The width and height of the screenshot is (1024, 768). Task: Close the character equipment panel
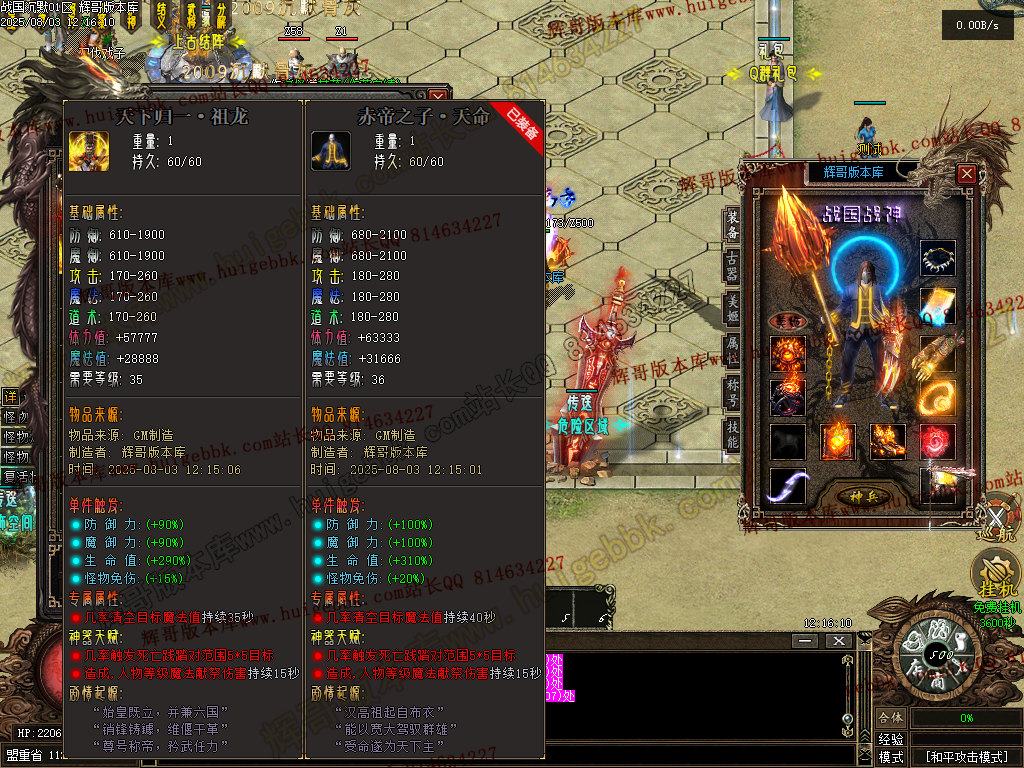[x=966, y=174]
